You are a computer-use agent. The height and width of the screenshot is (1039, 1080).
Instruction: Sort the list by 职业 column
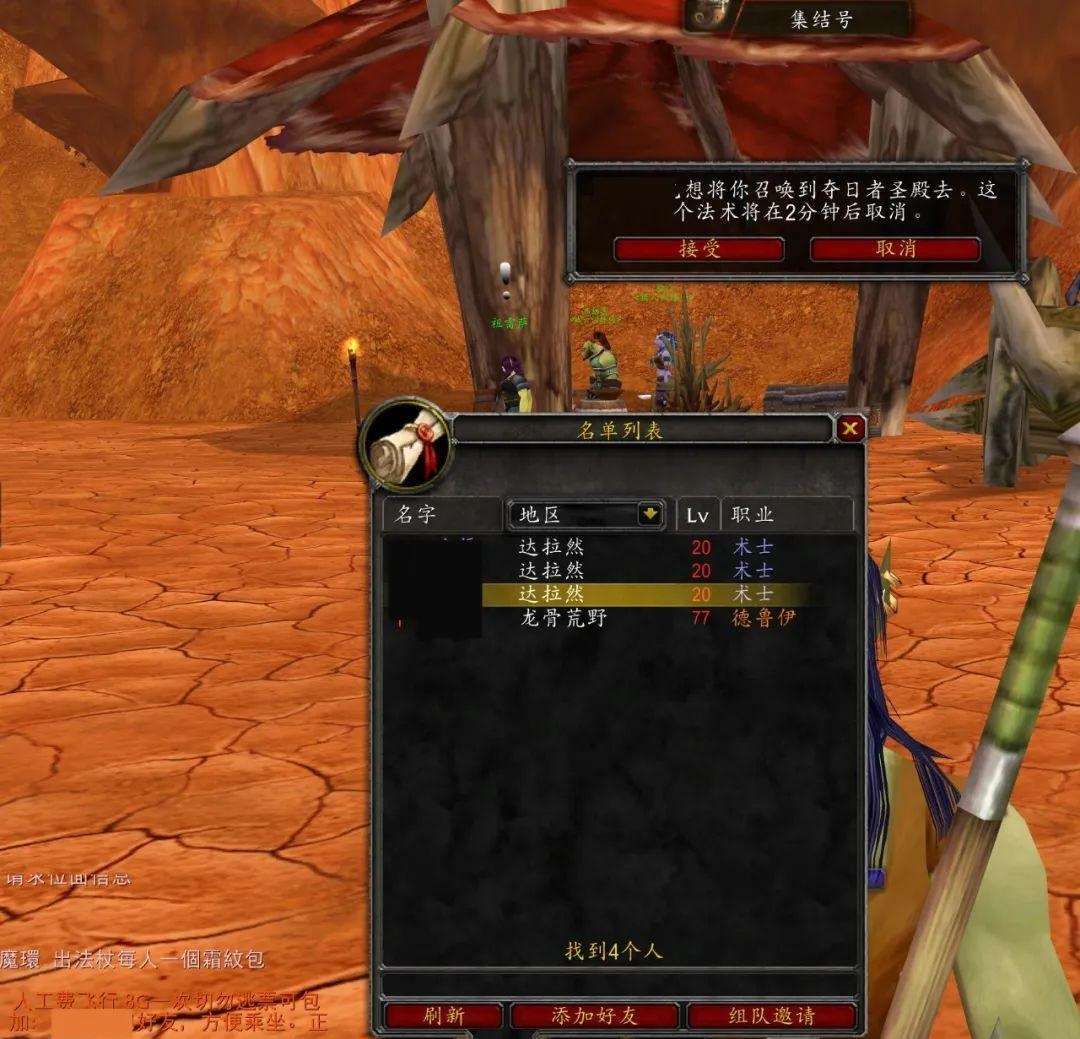785,515
